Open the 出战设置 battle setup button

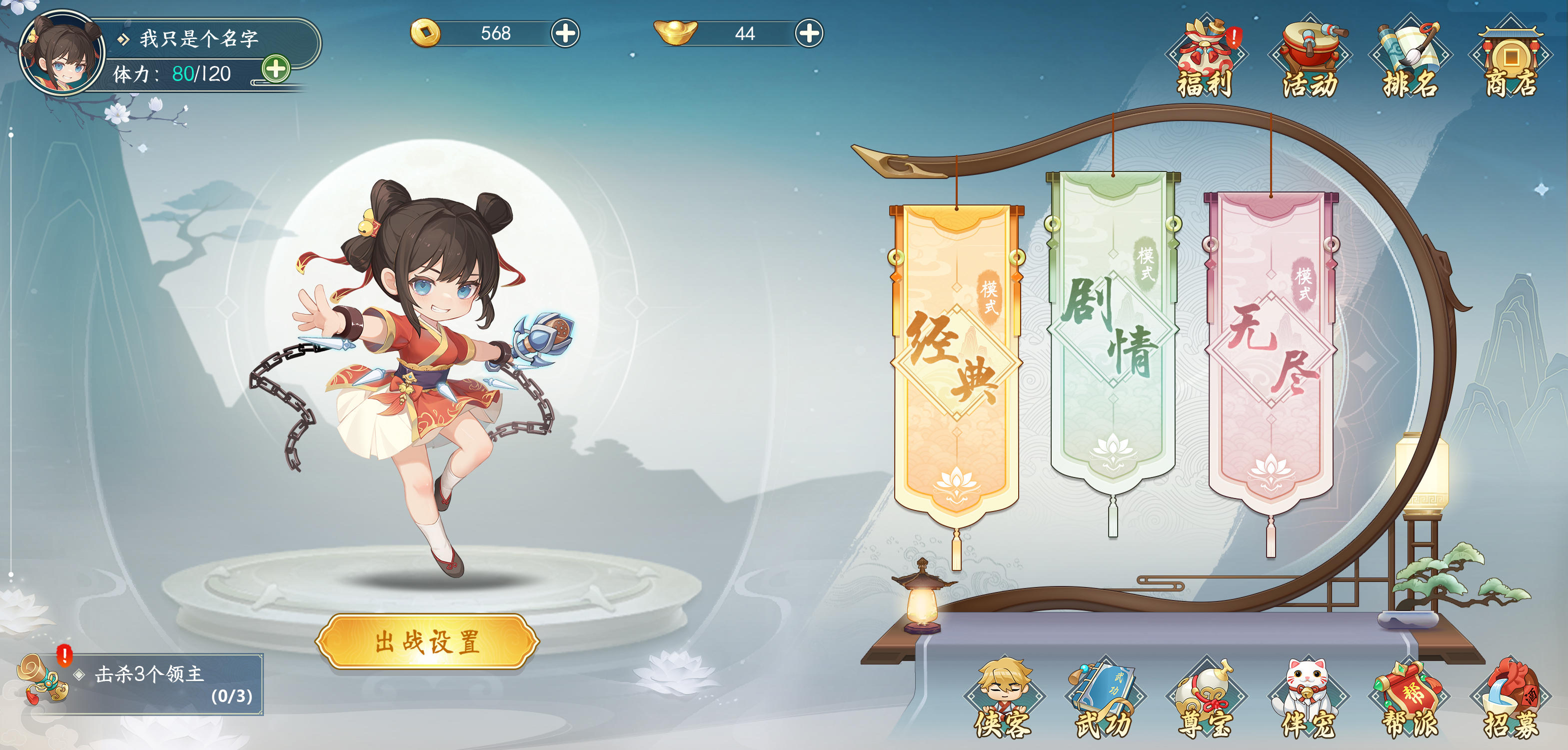click(x=427, y=641)
